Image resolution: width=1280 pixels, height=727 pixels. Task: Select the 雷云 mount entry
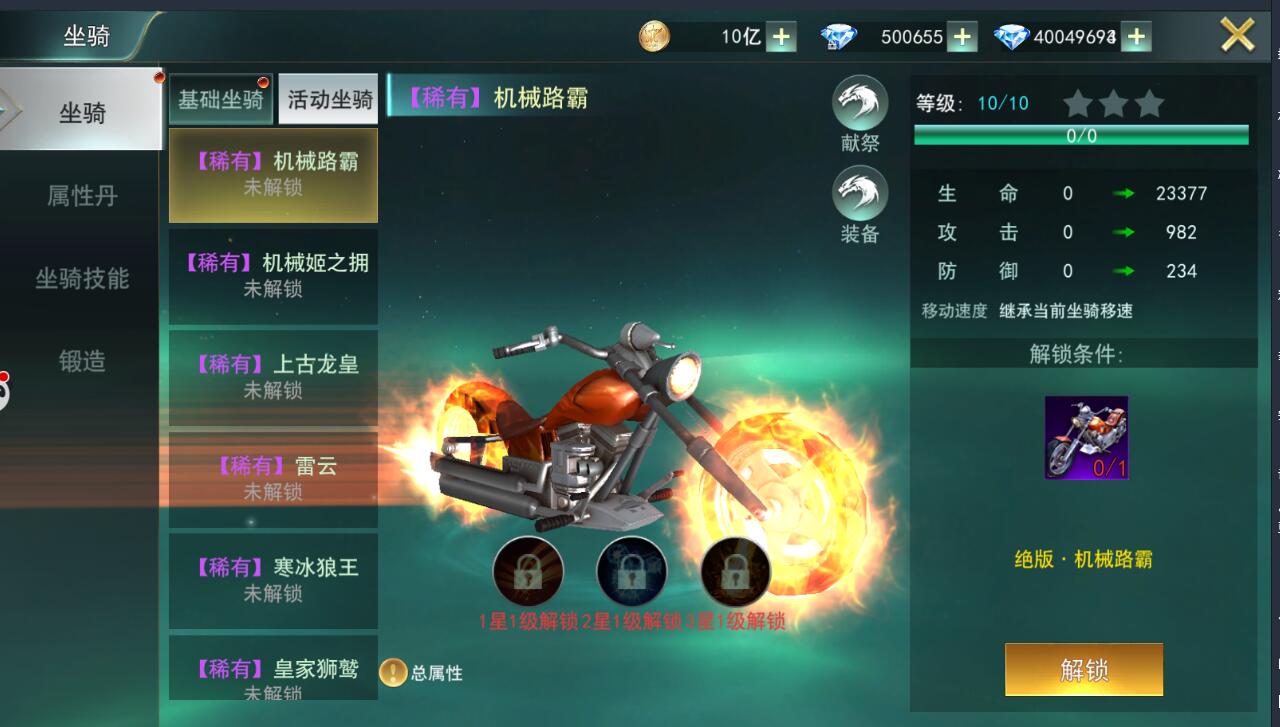pyautogui.click(x=273, y=479)
